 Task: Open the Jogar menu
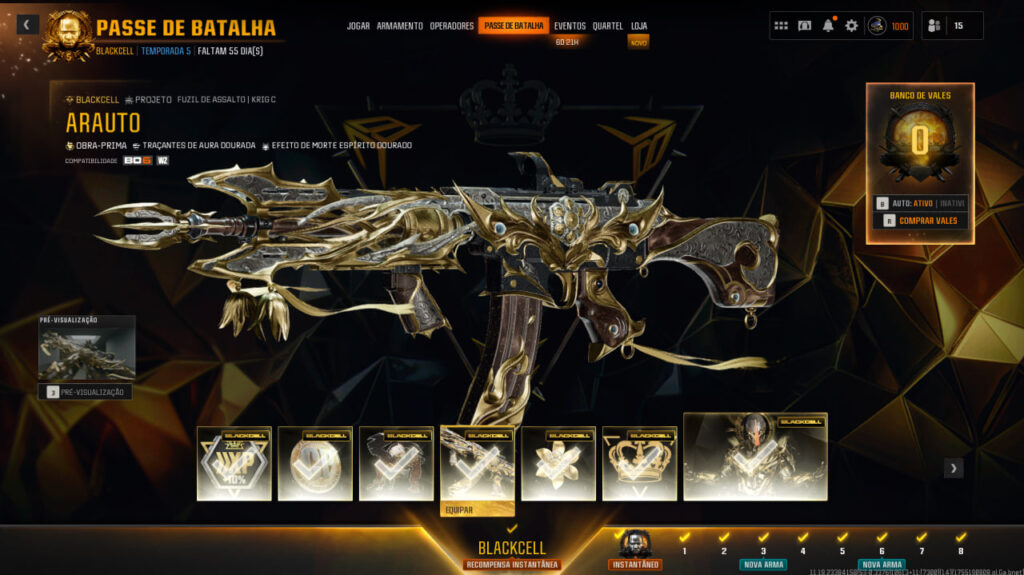pos(358,26)
